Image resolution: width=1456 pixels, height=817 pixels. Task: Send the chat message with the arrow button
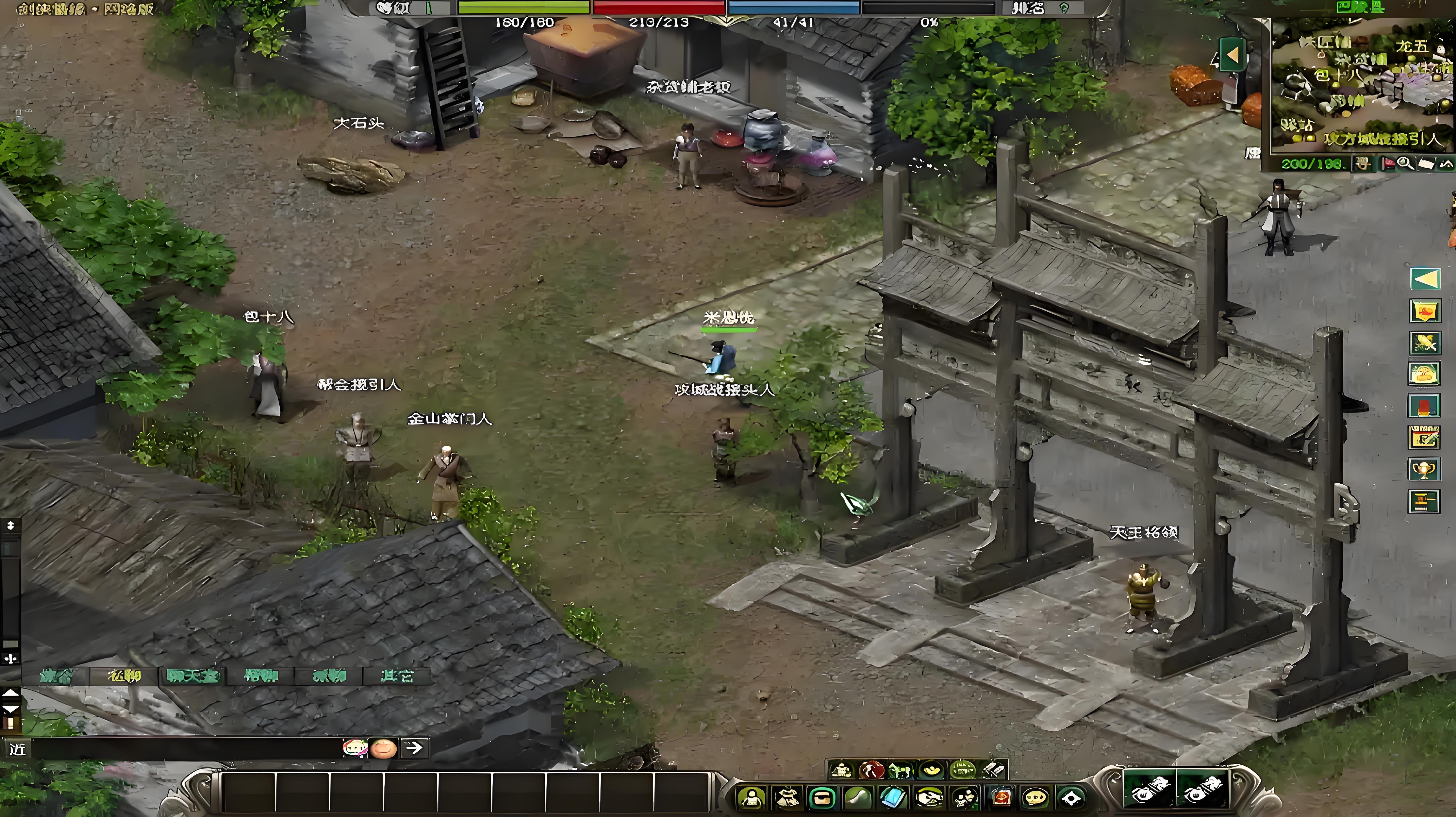(414, 748)
